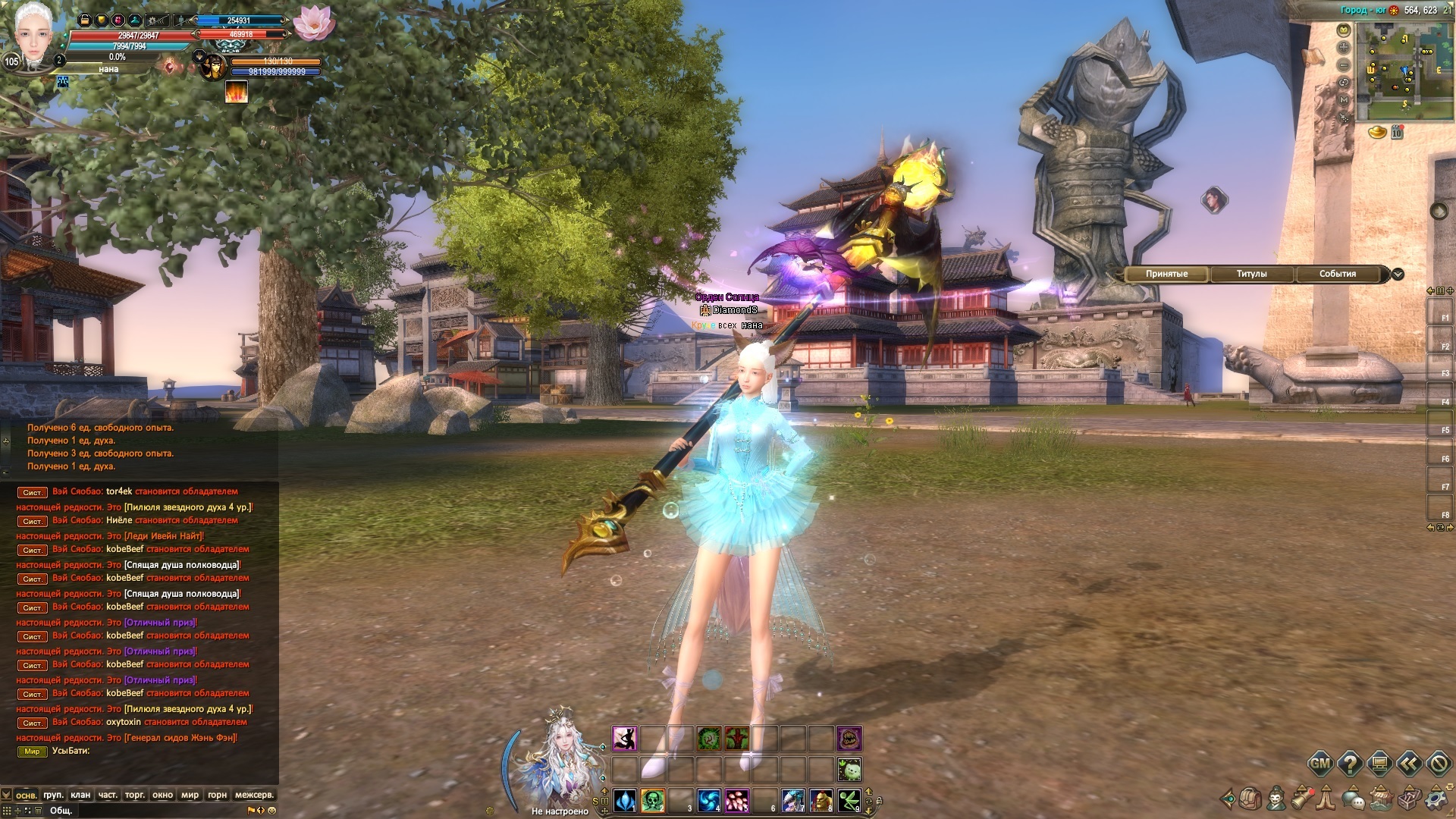Switch to the Титулы tab
Viewport: 1456px width, 819px height.
[1251, 274]
